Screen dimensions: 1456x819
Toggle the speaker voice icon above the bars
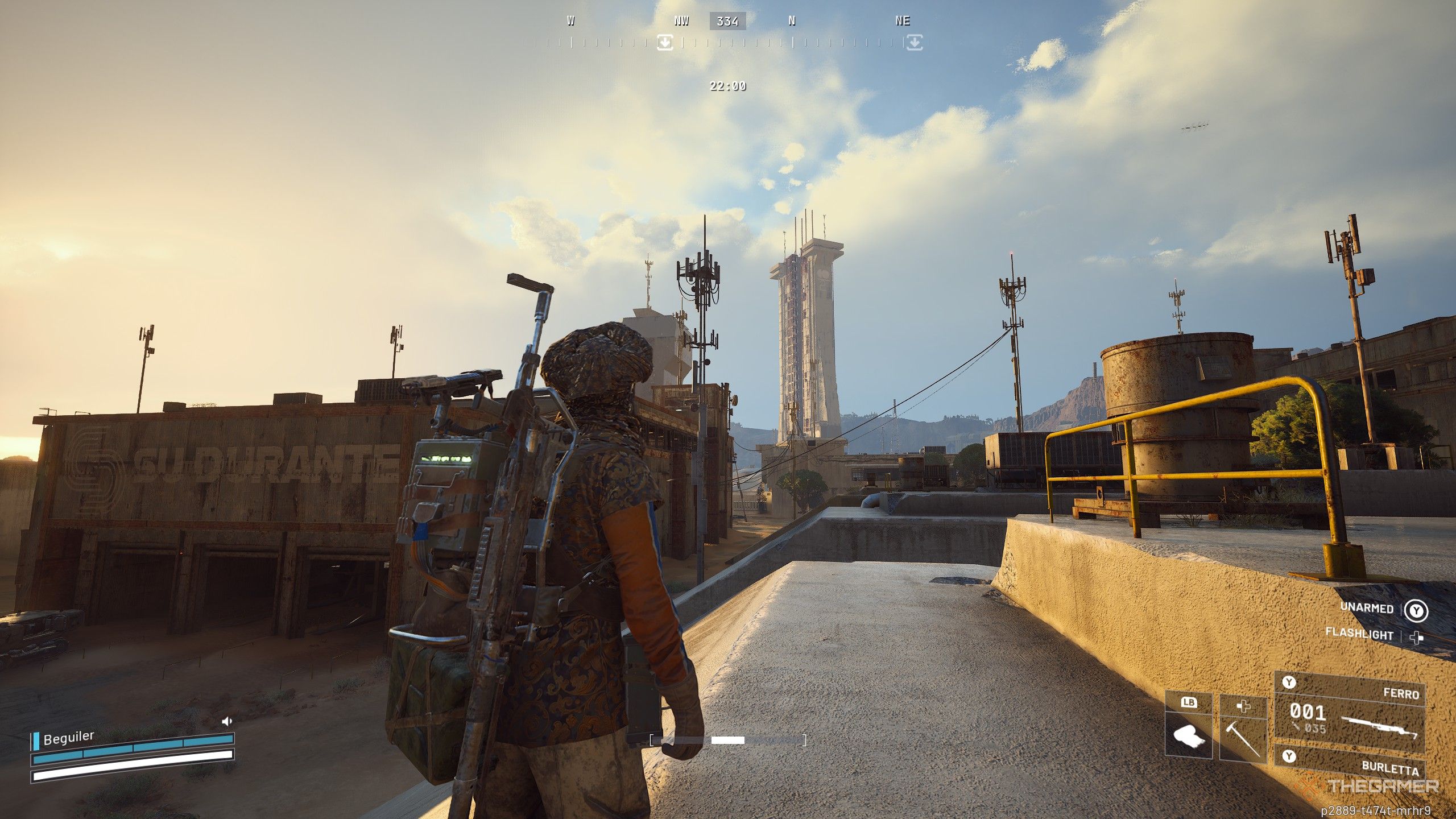(227, 722)
